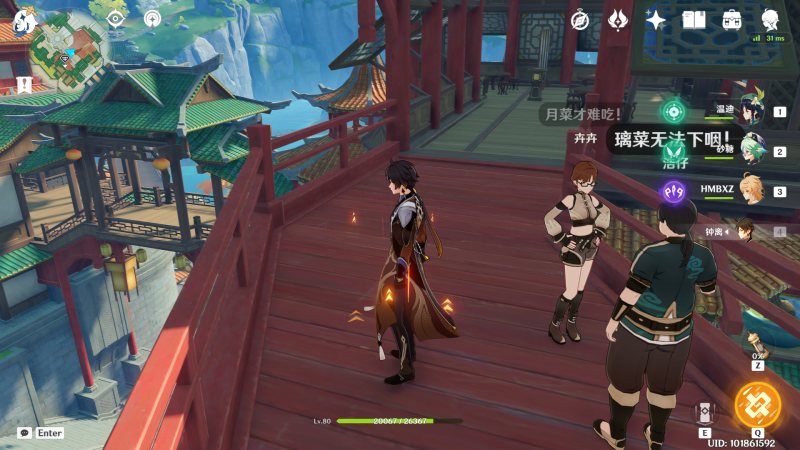Open the Wish four-pointed star icon
This screenshot has width=800, height=450.
coord(656,20)
